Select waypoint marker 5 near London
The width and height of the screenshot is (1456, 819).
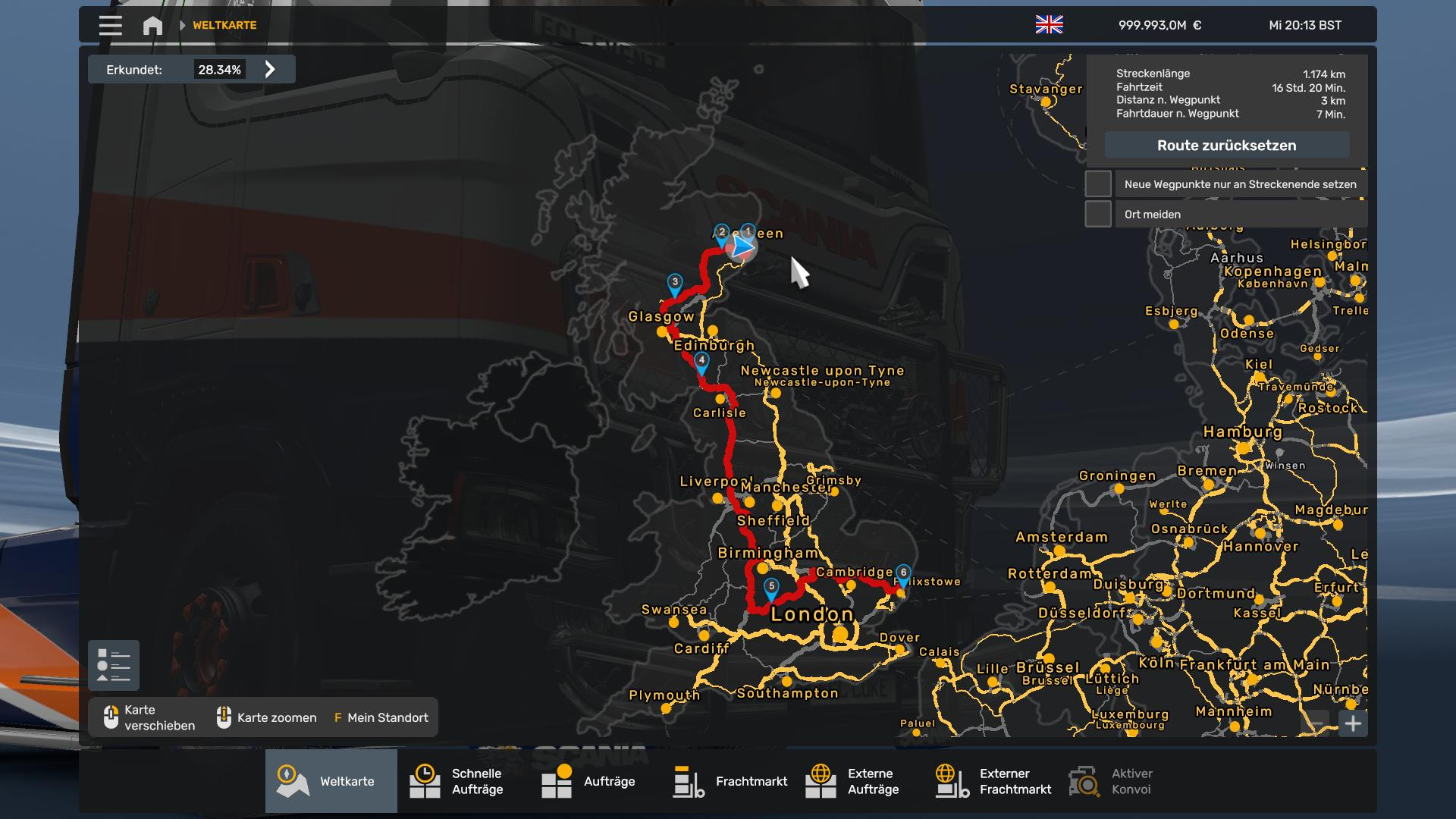click(x=771, y=588)
